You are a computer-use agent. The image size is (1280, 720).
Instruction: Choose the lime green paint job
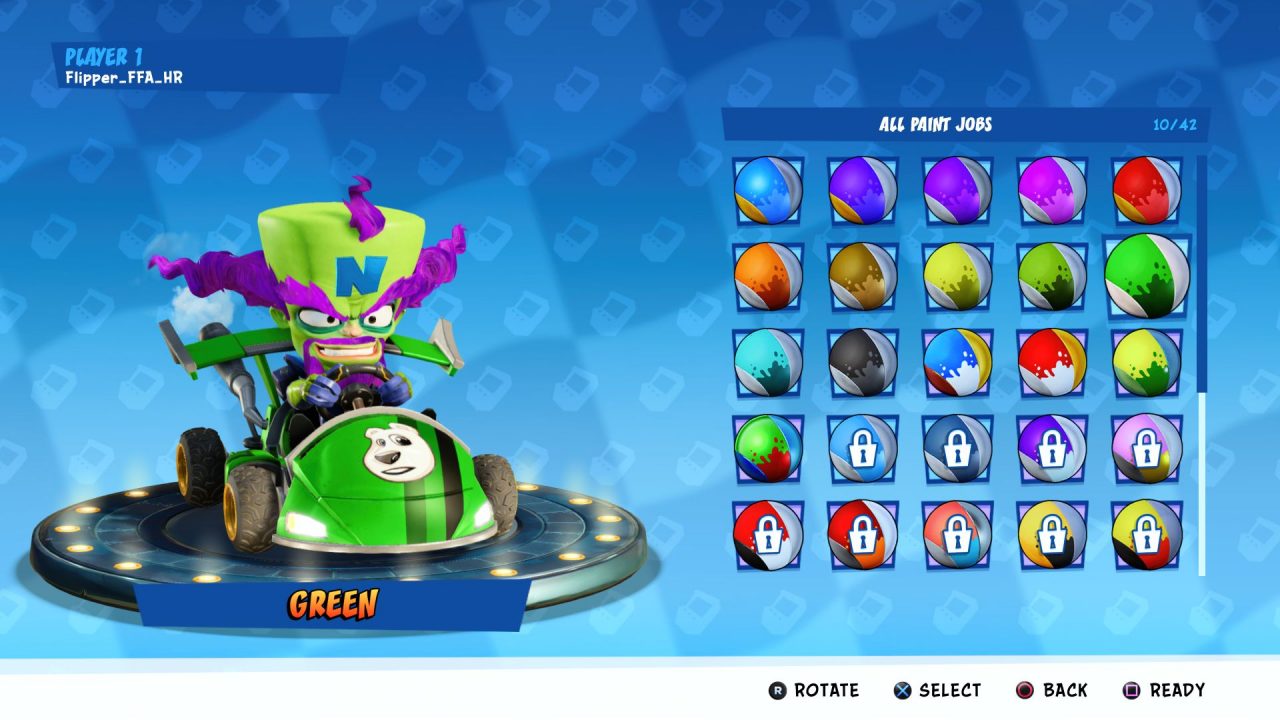1052,276
